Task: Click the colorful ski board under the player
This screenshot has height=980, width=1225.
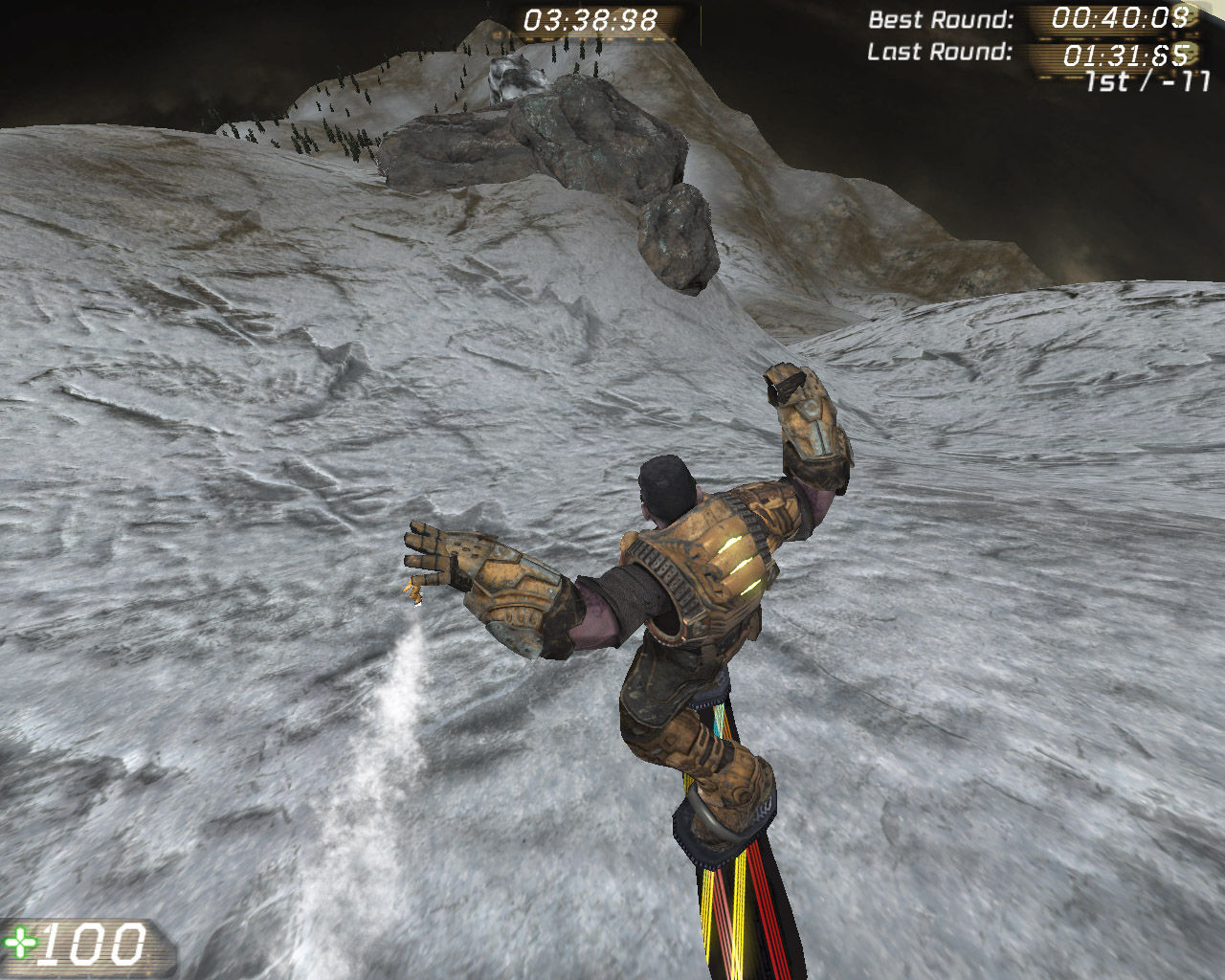Action: [x=737, y=909]
